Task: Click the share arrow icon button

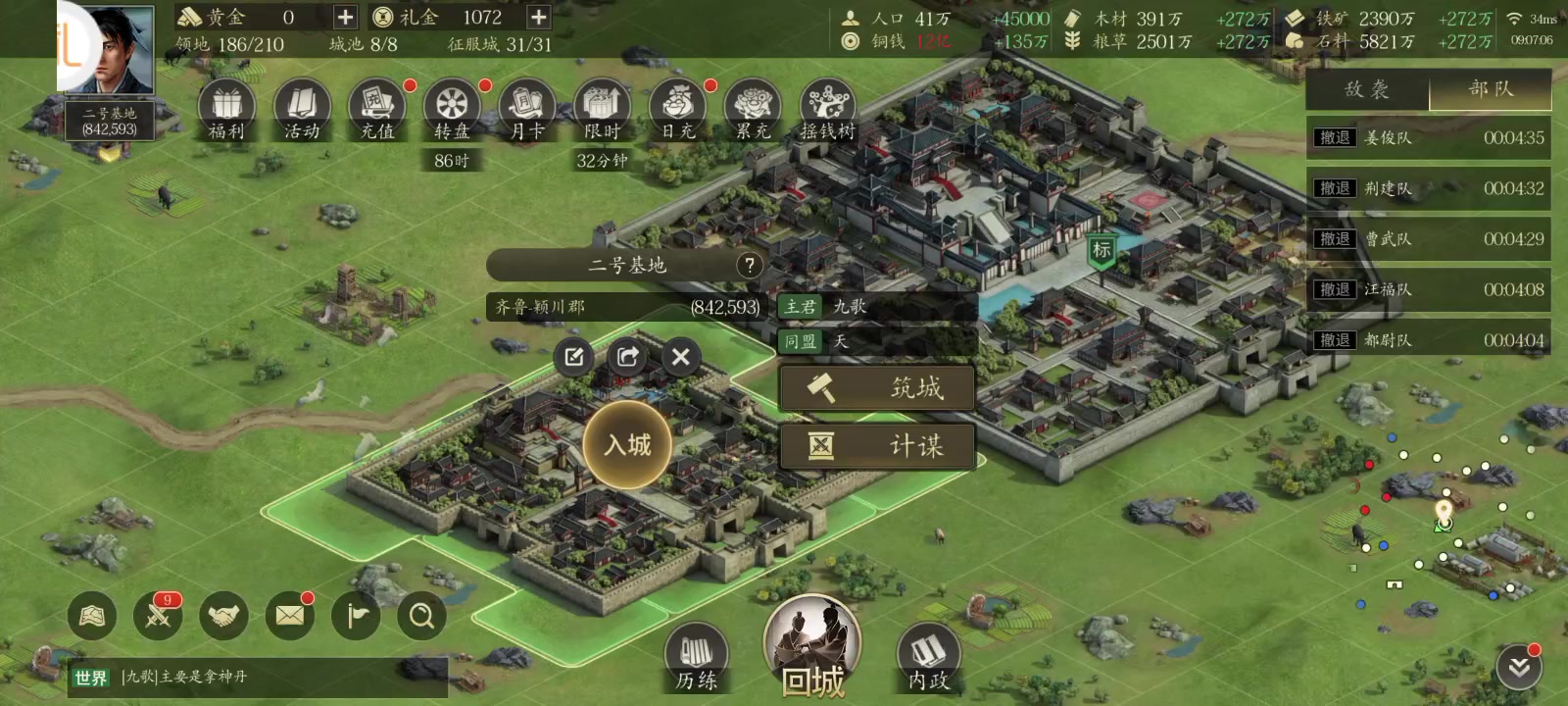Action: point(627,357)
